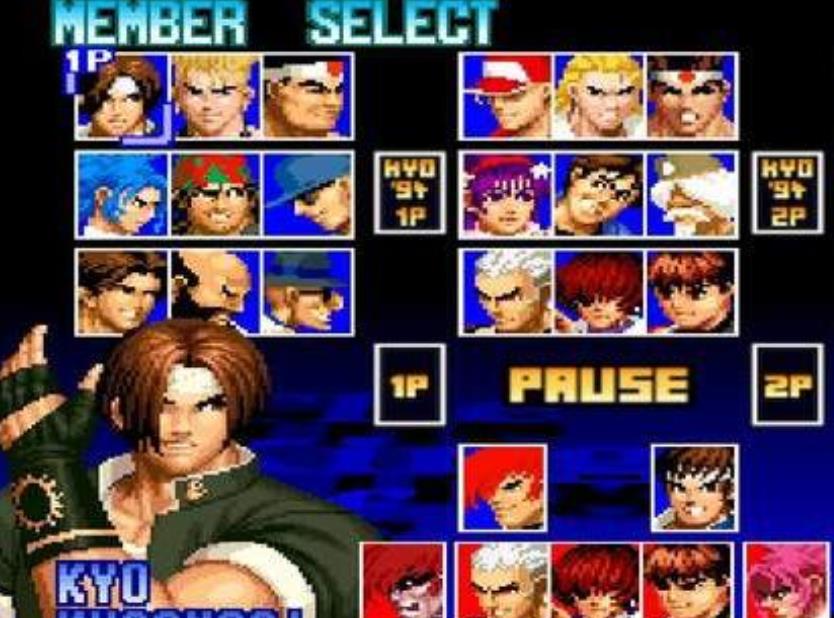Choose Ralf with the red bandana
Image resolution: width=834 pixels, height=618 pixels.
[x=214, y=195]
